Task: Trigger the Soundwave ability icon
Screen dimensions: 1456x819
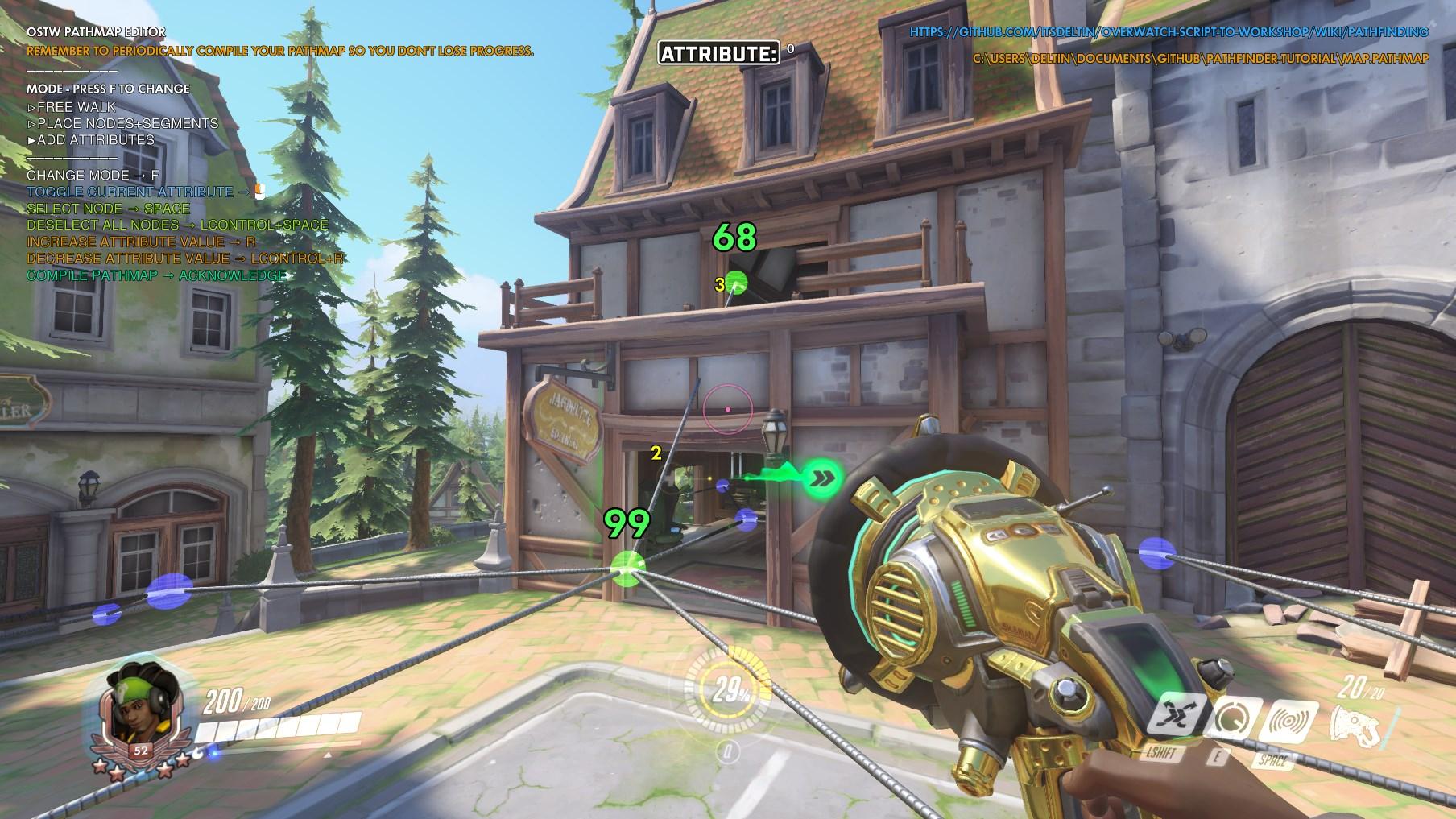Action: coord(1288,721)
